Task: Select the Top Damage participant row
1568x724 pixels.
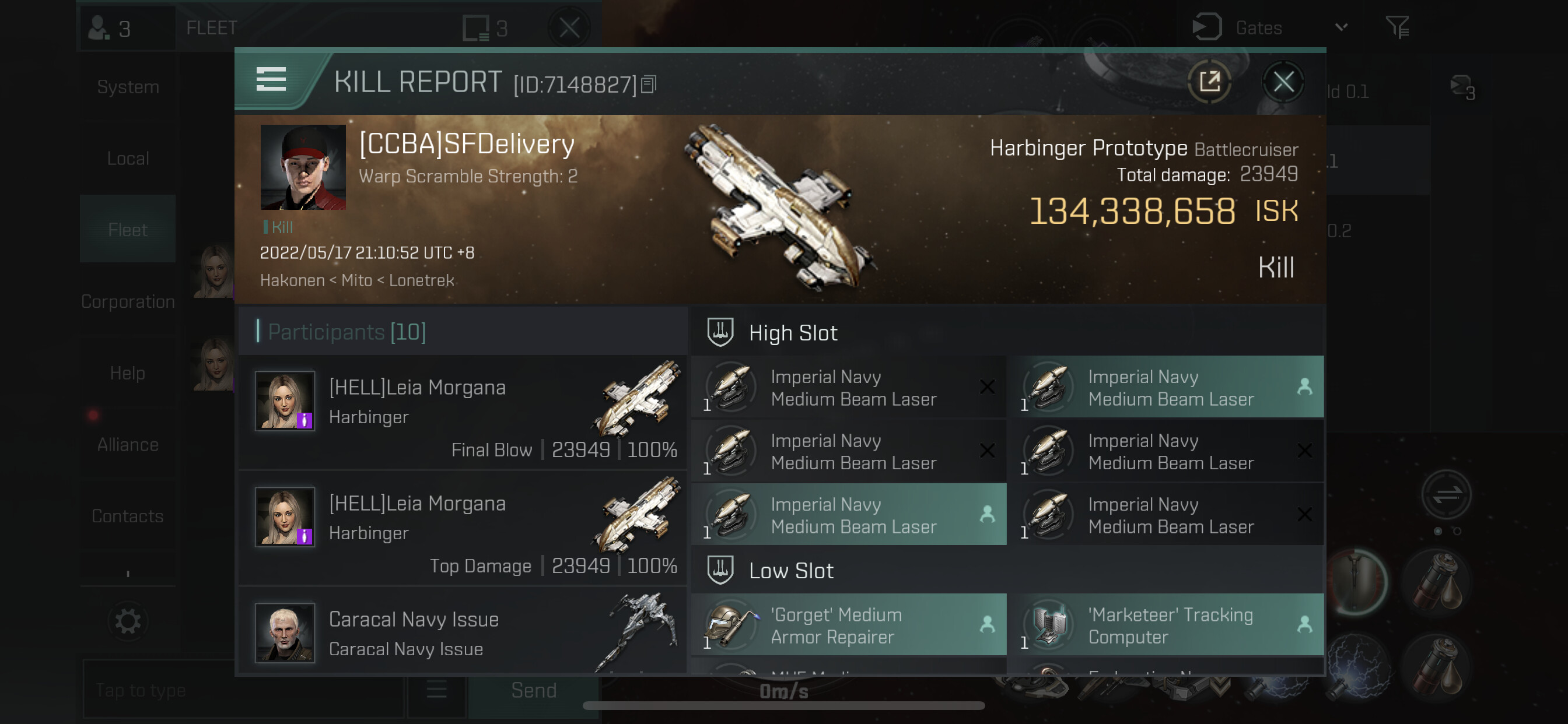Action: pos(463,528)
